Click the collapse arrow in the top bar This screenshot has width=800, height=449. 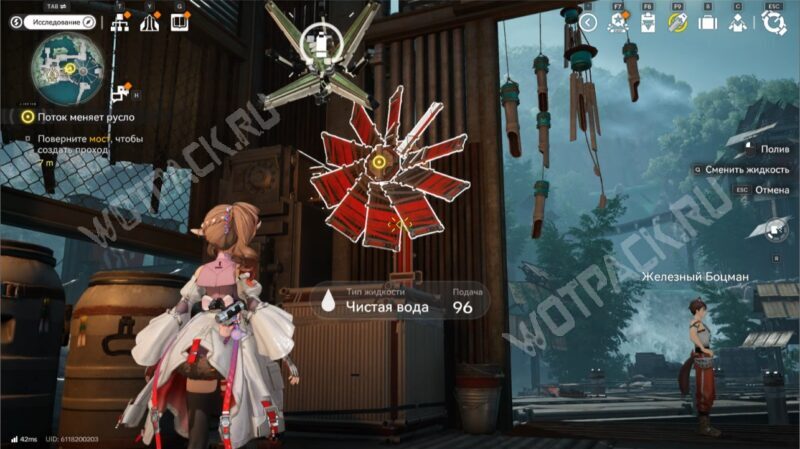tap(589, 22)
